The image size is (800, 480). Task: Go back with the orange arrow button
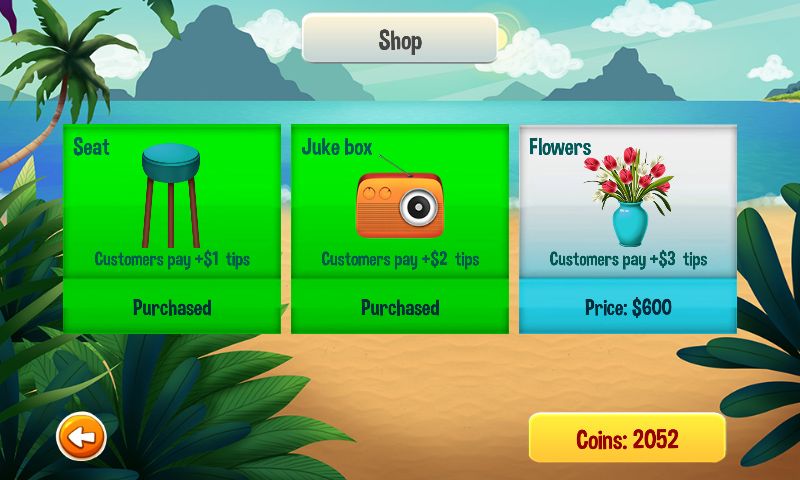[81, 437]
